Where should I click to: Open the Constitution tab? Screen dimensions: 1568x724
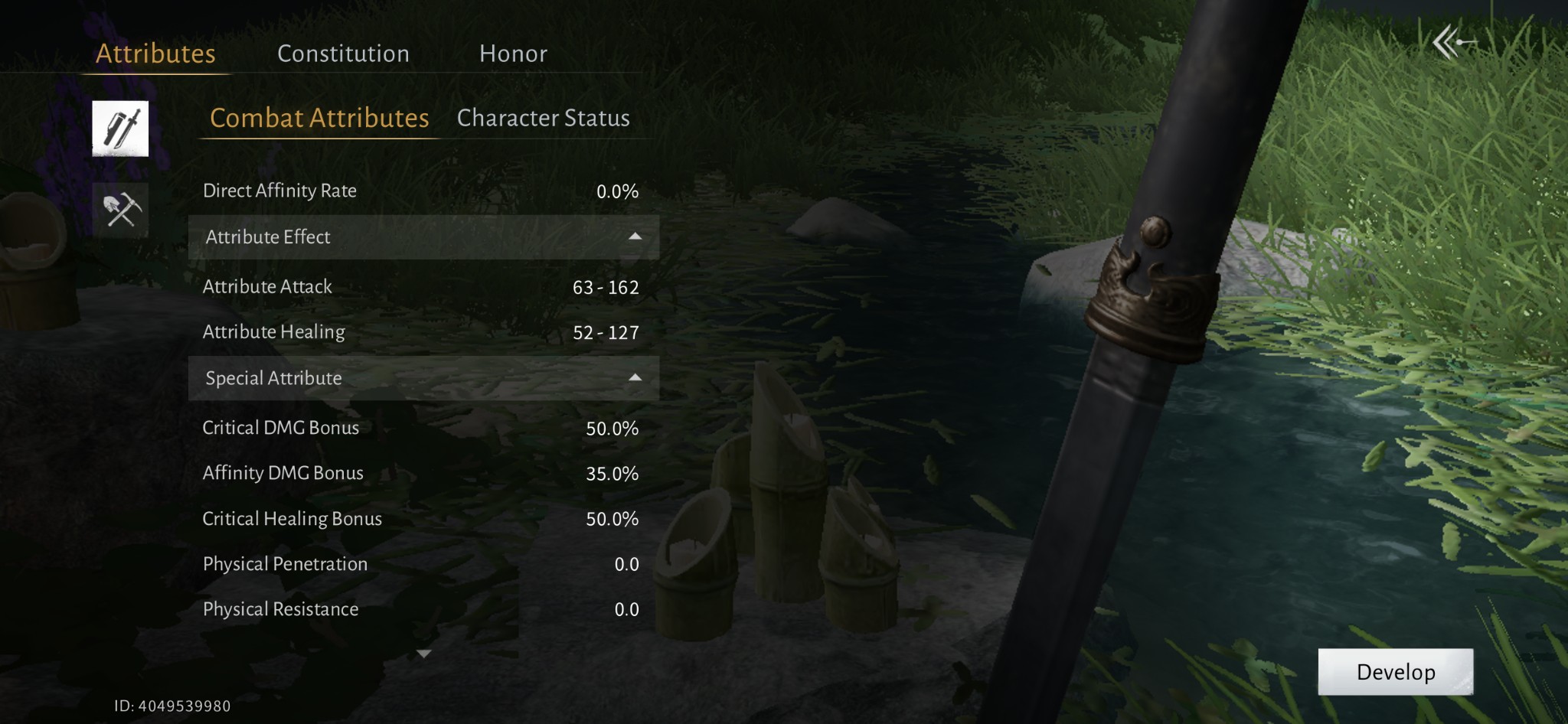tap(343, 54)
